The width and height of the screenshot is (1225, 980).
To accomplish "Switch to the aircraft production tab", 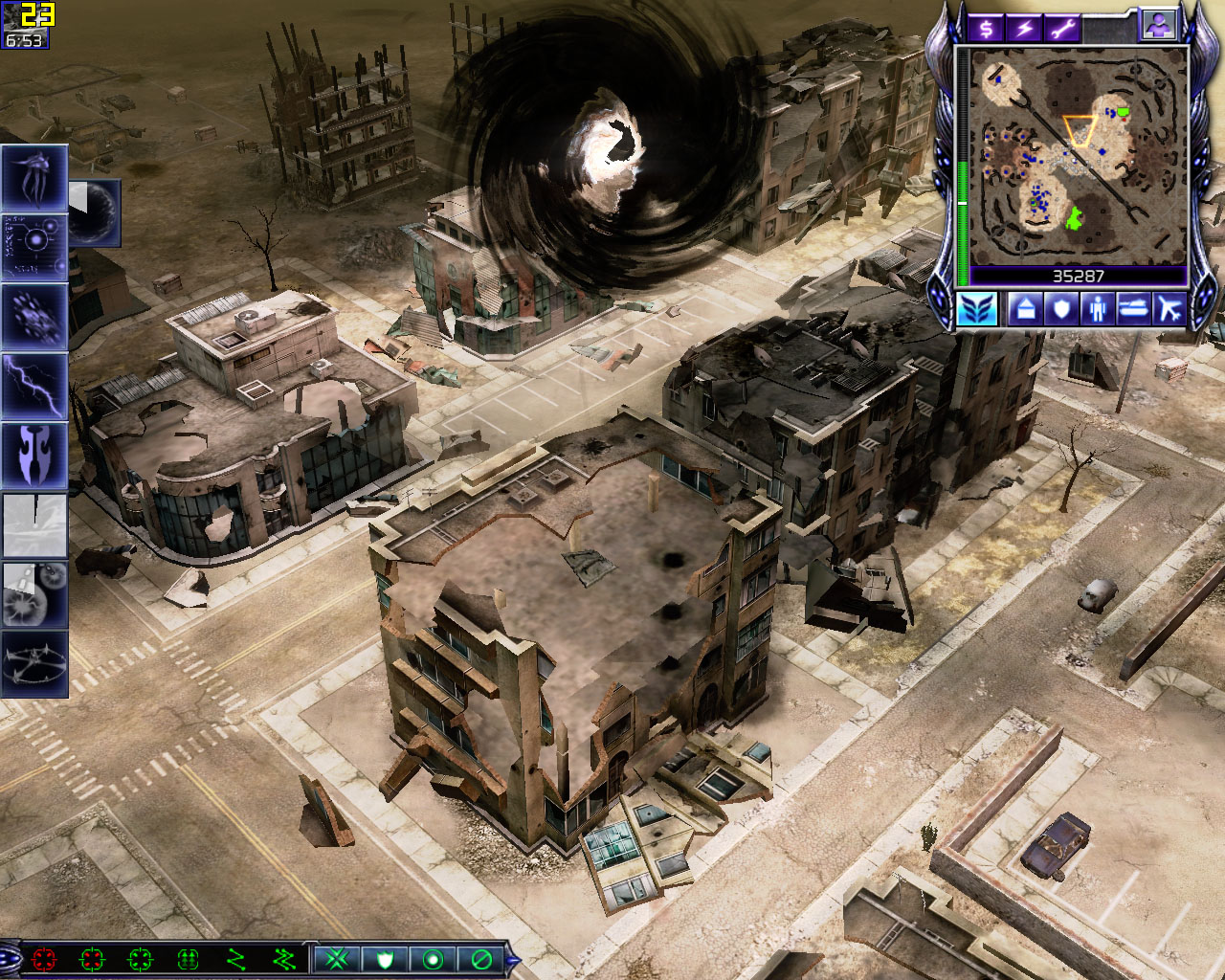I will [x=1169, y=309].
